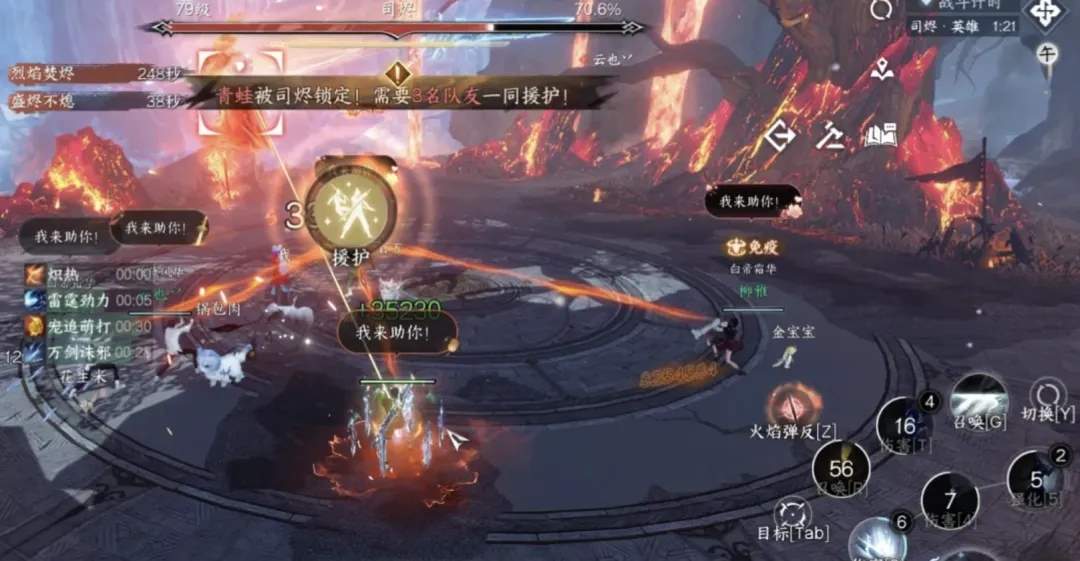Use the skill showing cooldown 7
Viewport: 1080px width, 561px height.
pyautogui.click(x=948, y=498)
